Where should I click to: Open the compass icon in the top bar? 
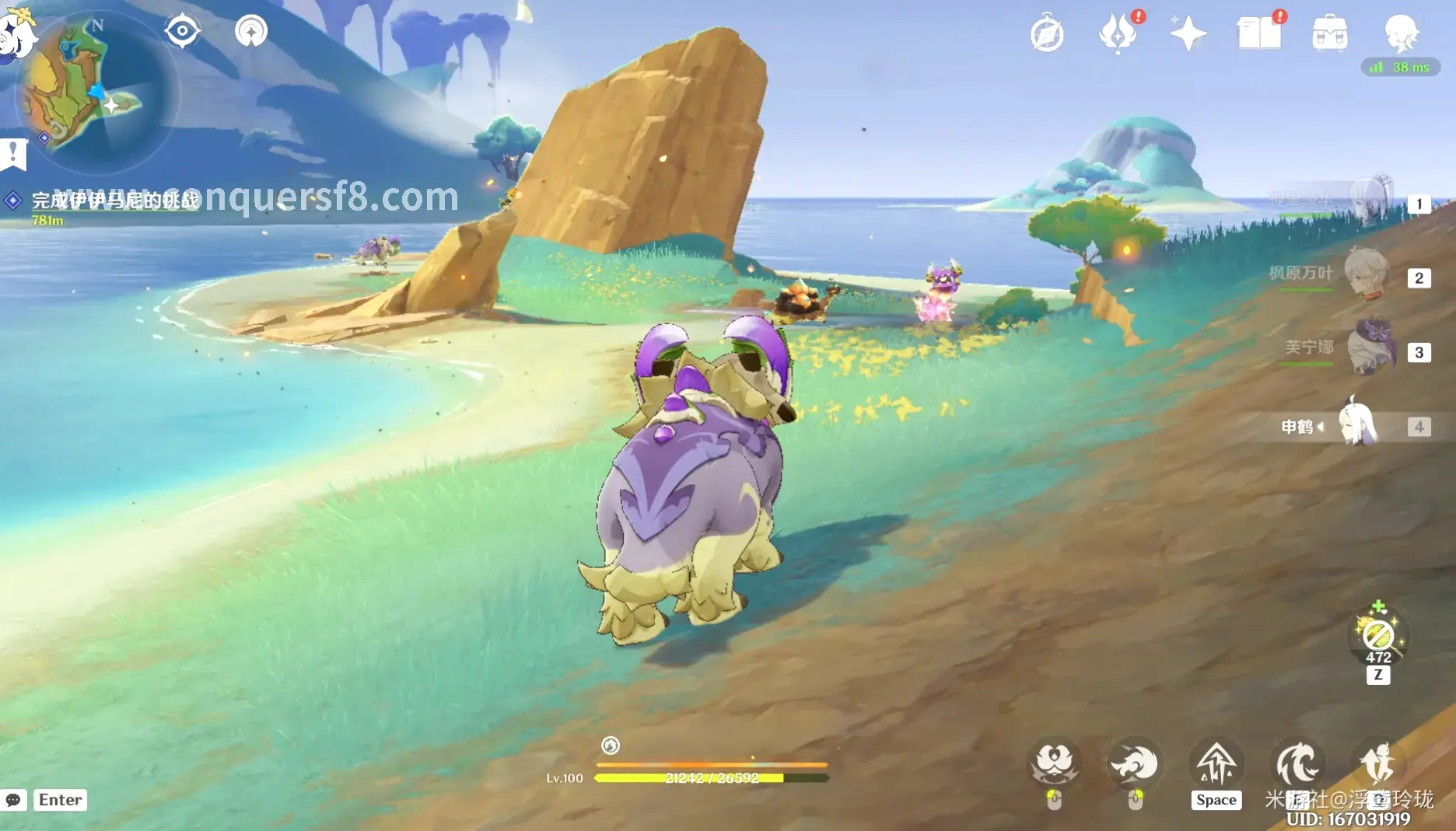[x=1047, y=34]
